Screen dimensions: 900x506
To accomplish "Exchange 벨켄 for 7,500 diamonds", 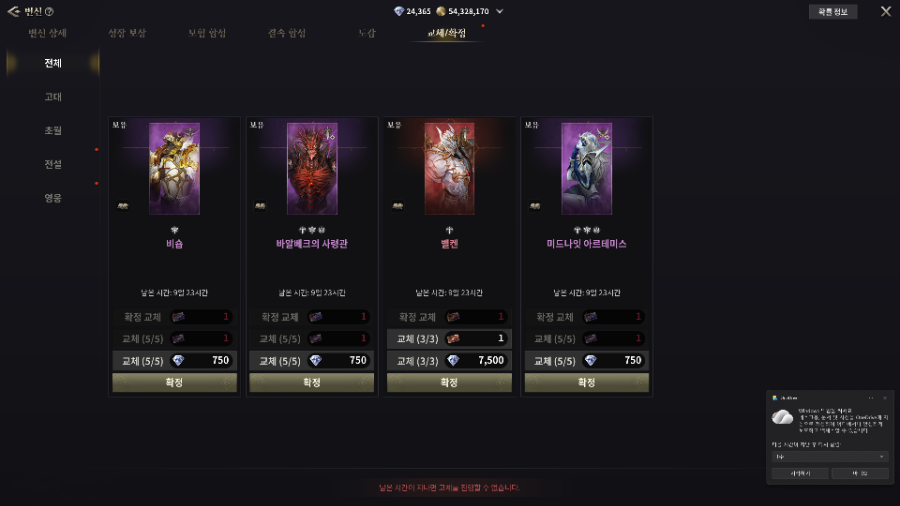I will point(449,361).
